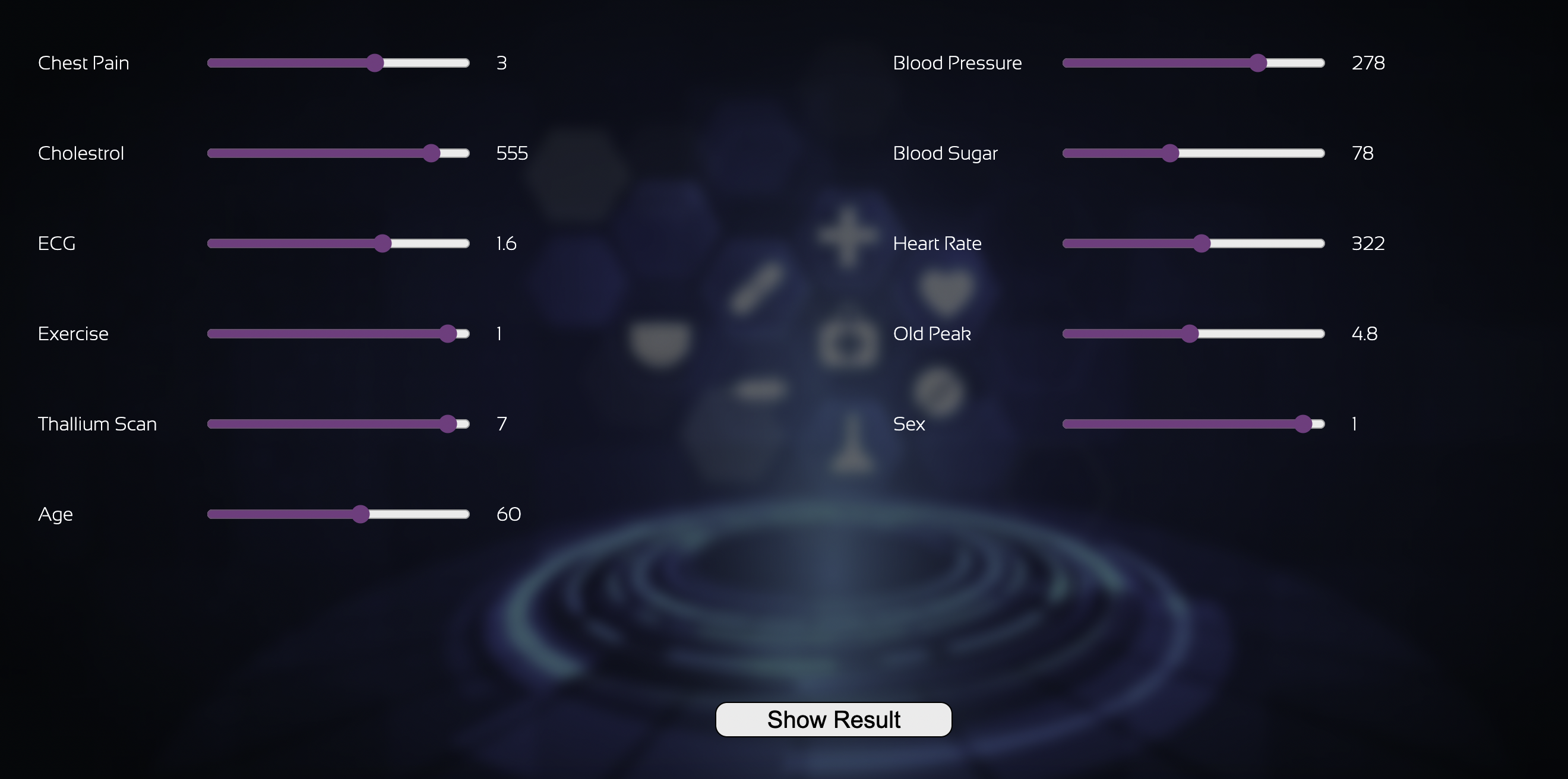Set the ECG slider
1568x779 pixels.
(382, 243)
